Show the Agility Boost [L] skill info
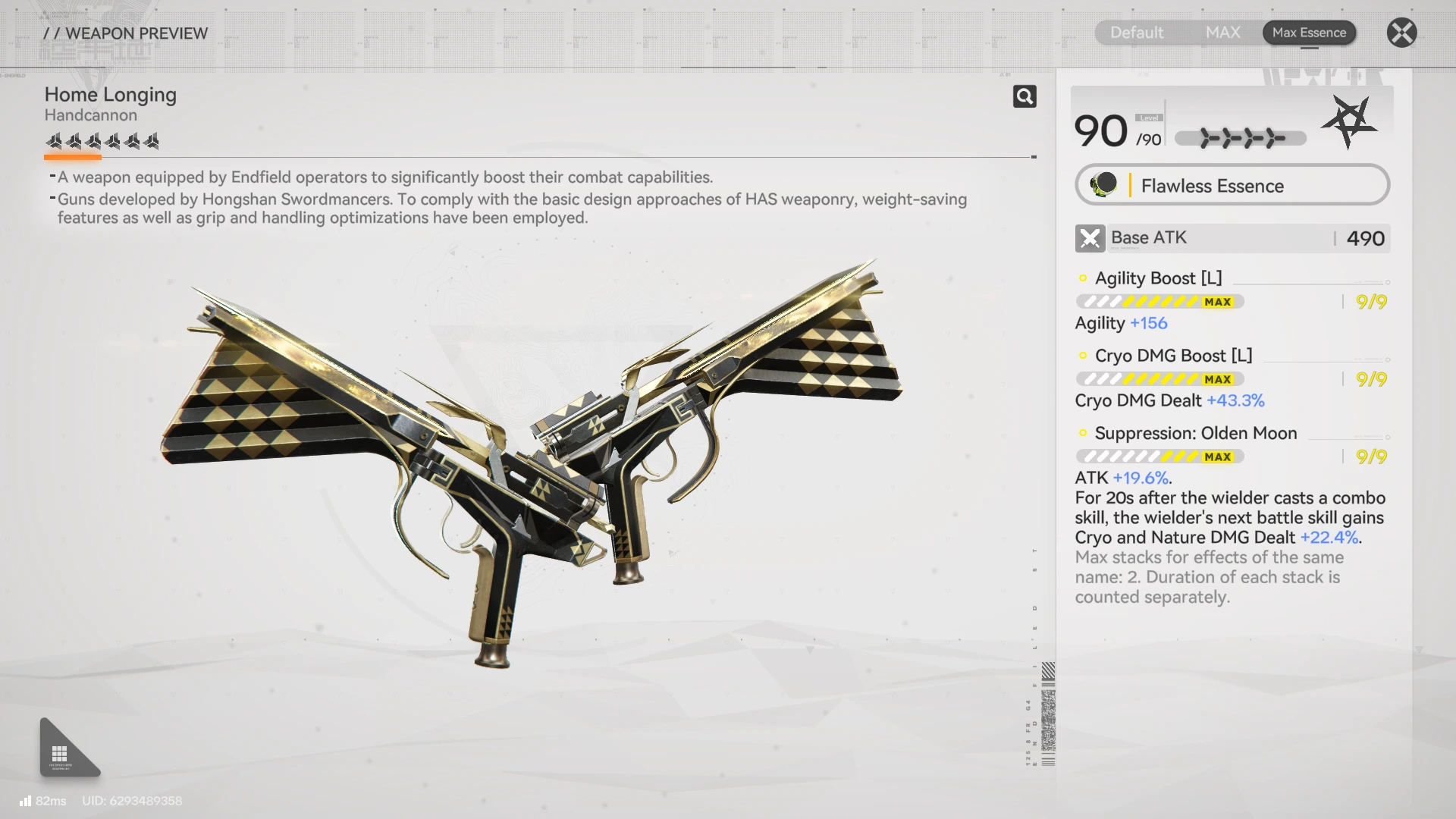The width and height of the screenshot is (1456, 819). (1158, 278)
